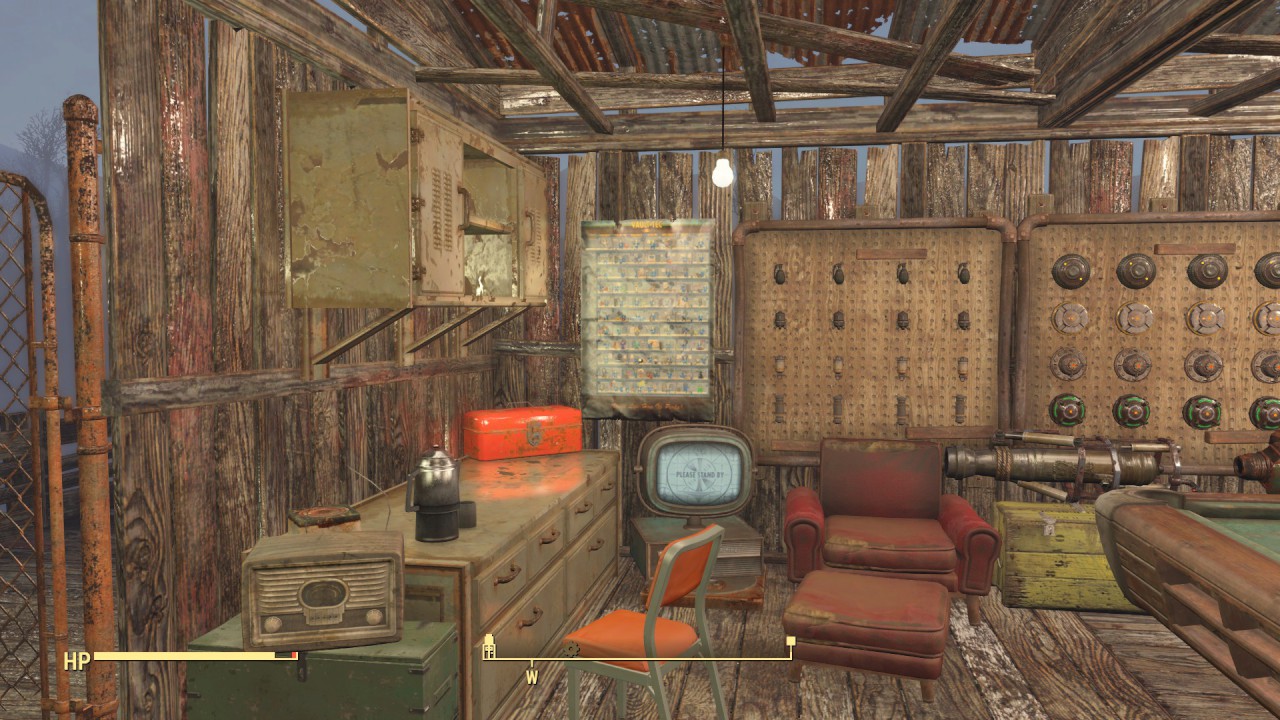
Task: Click the square quest marker on compass right edge
Action: [x=791, y=640]
